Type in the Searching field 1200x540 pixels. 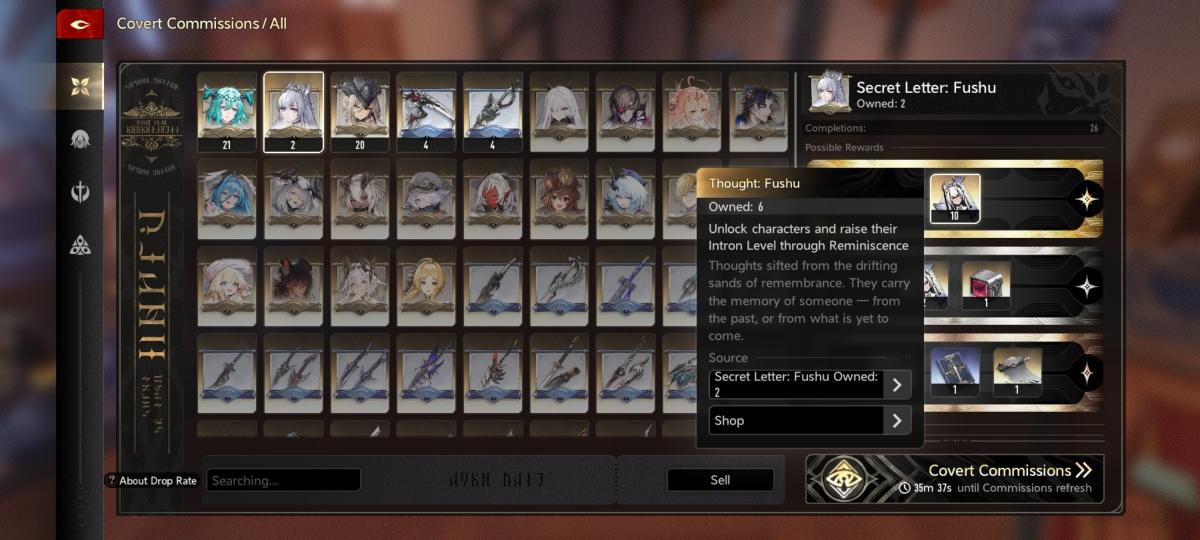[284, 480]
